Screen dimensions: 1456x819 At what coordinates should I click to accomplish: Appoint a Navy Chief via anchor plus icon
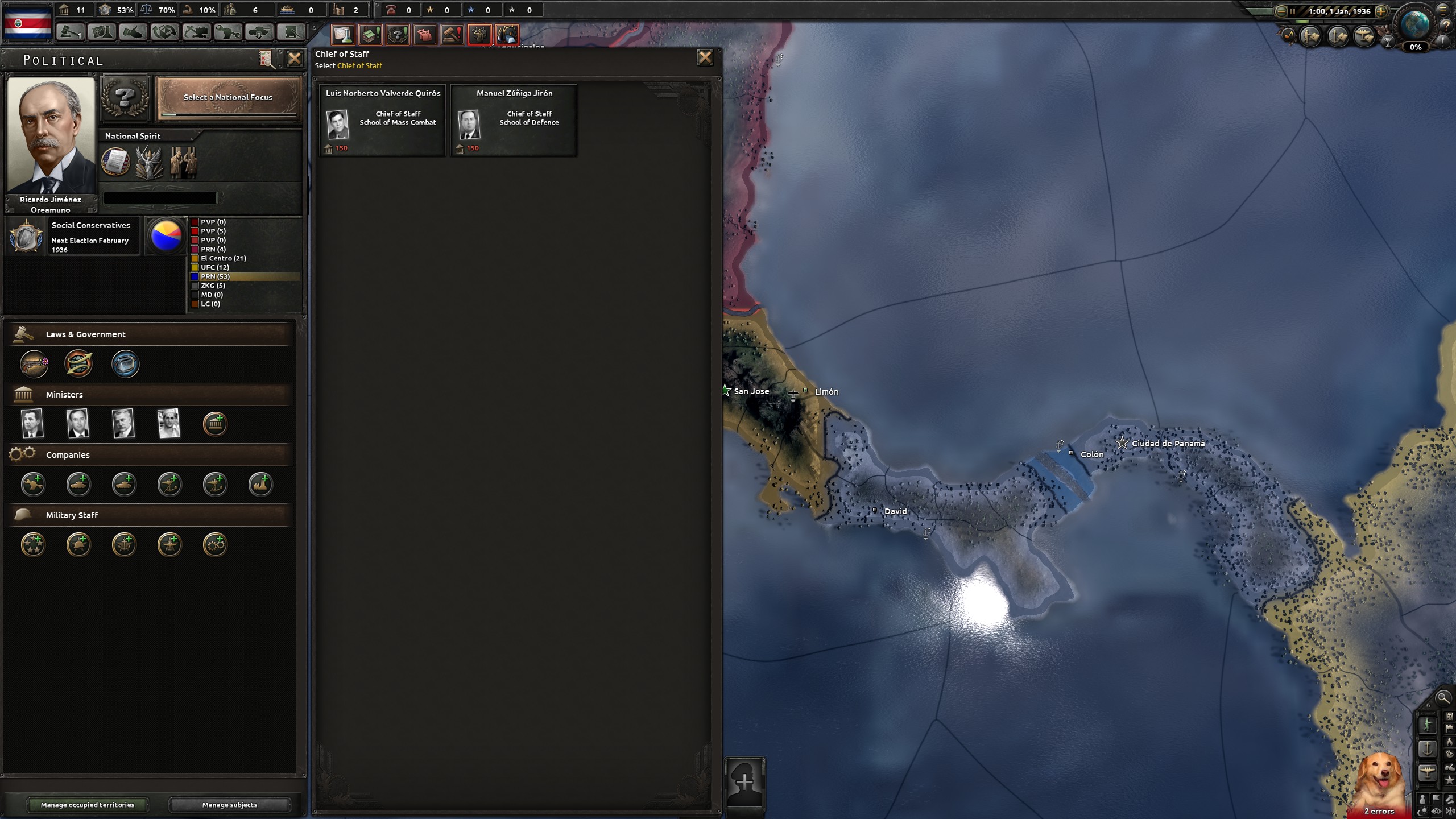tap(124, 544)
